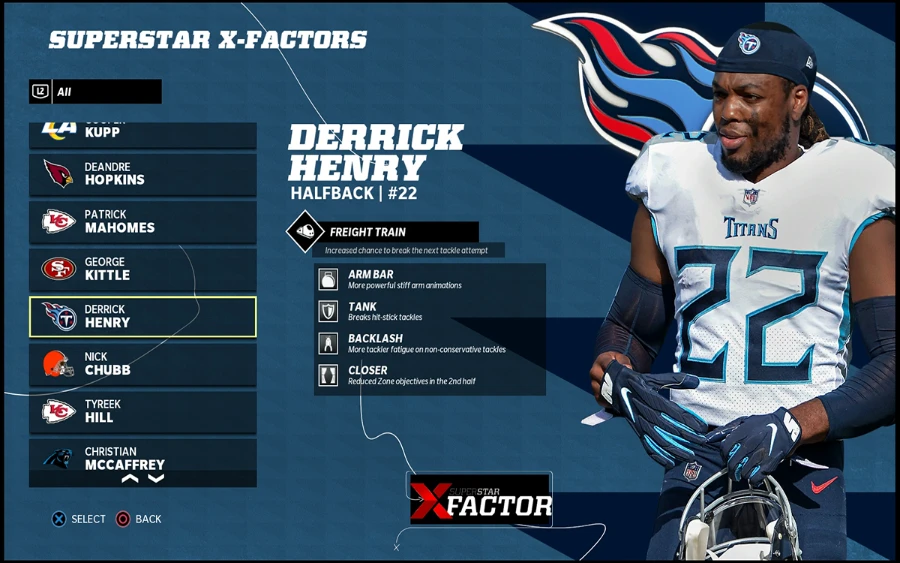900x563 pixels.
Task: Select Deandre Hopkins from the player list
Action: (142, 174)
